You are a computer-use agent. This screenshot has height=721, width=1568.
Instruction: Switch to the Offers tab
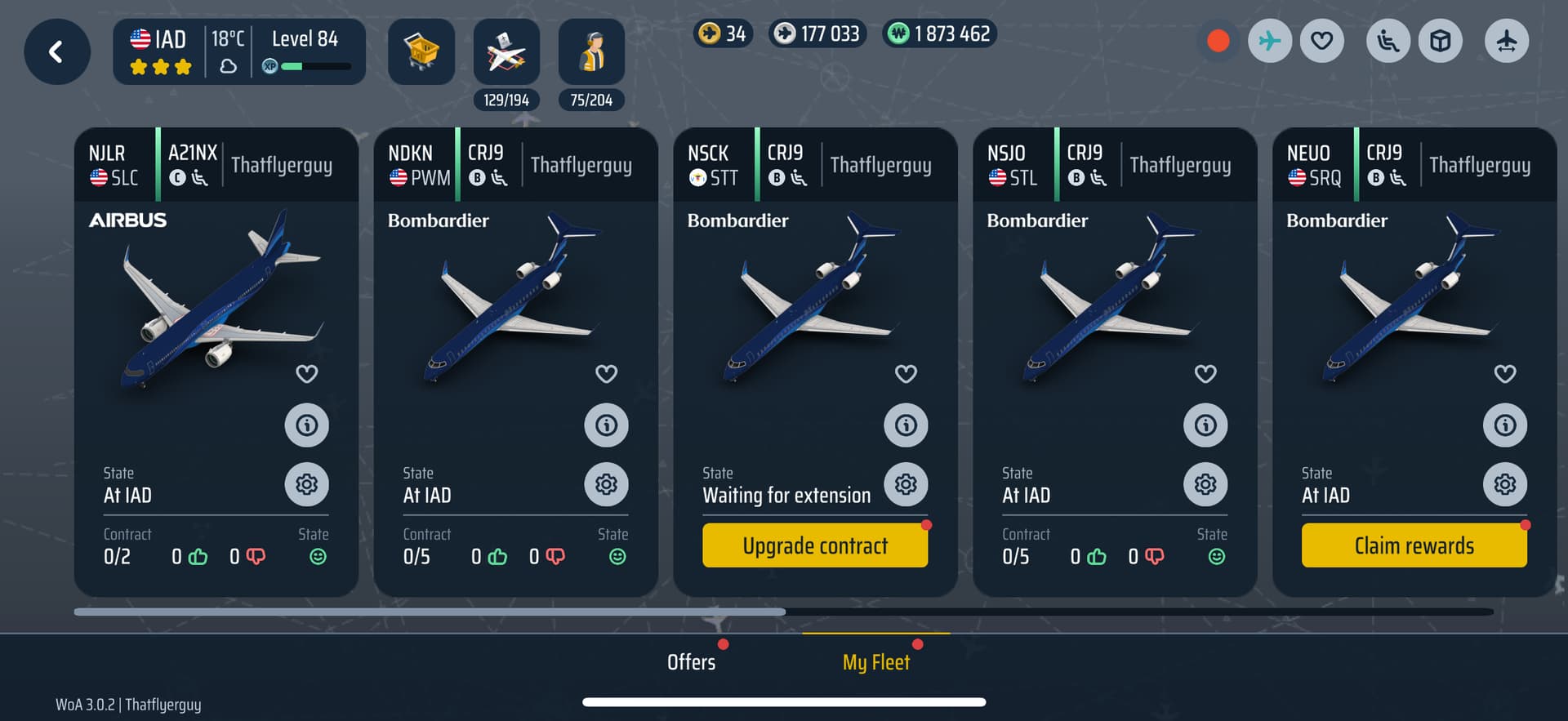click(691, 662)
